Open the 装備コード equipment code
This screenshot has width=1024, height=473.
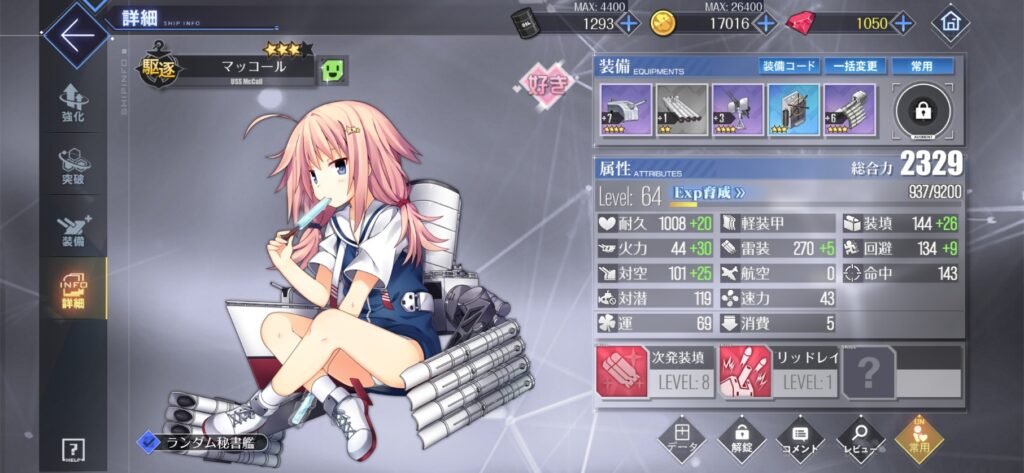pyautogui.click(x=787, y=66)
